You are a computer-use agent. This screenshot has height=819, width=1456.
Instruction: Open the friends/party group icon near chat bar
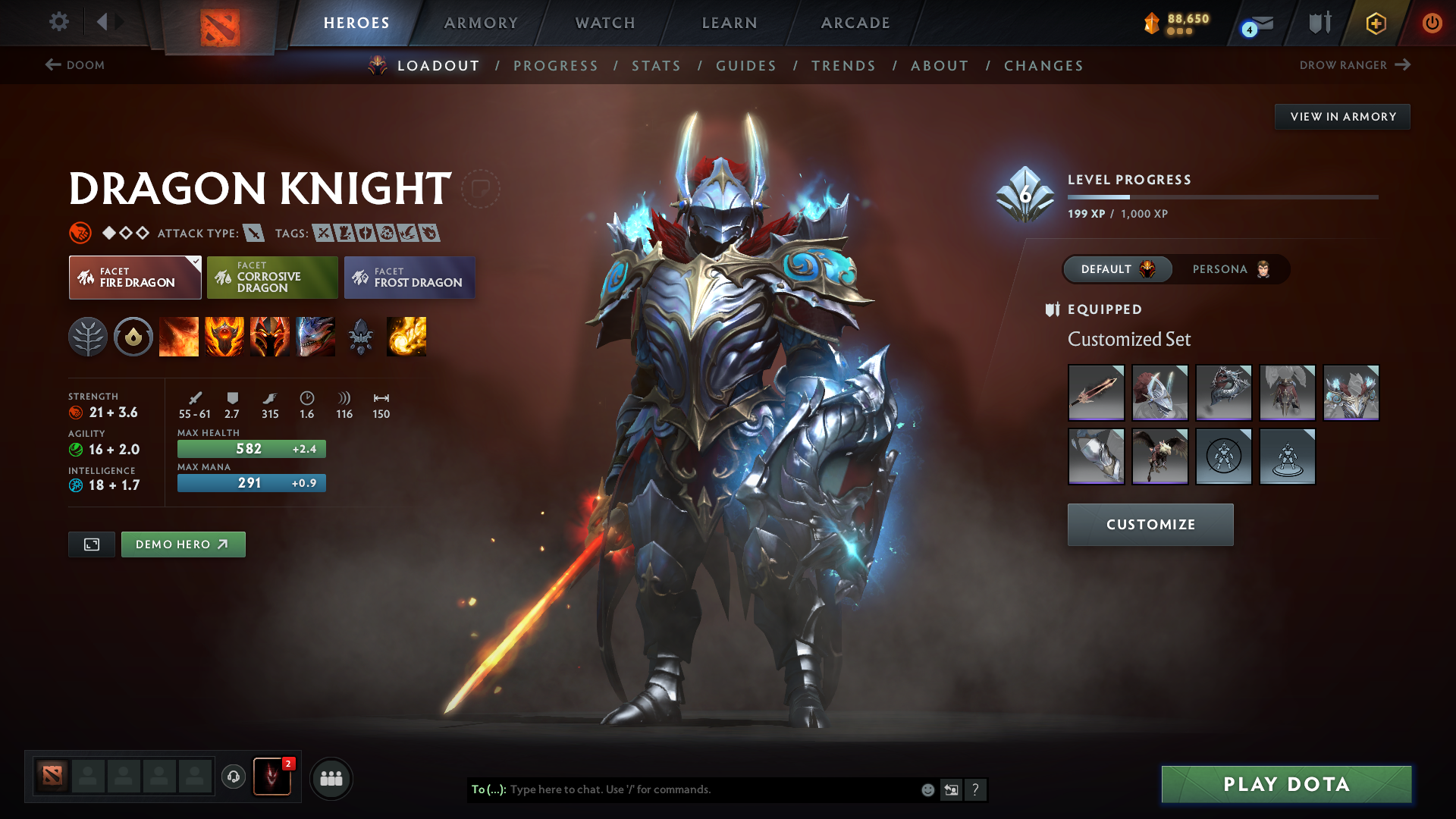pos(331,777)
